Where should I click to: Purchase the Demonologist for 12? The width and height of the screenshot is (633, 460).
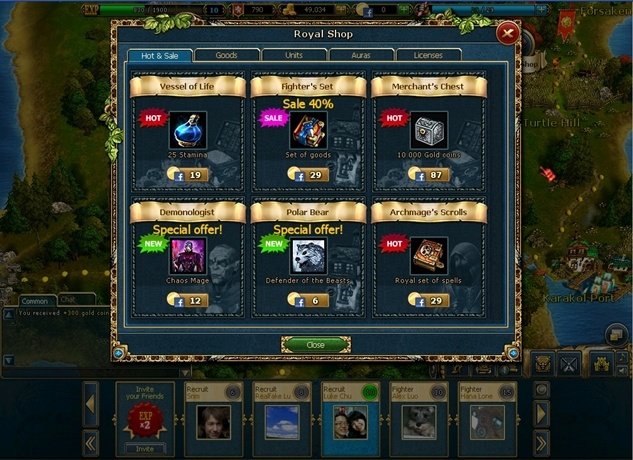pos(188,301)
